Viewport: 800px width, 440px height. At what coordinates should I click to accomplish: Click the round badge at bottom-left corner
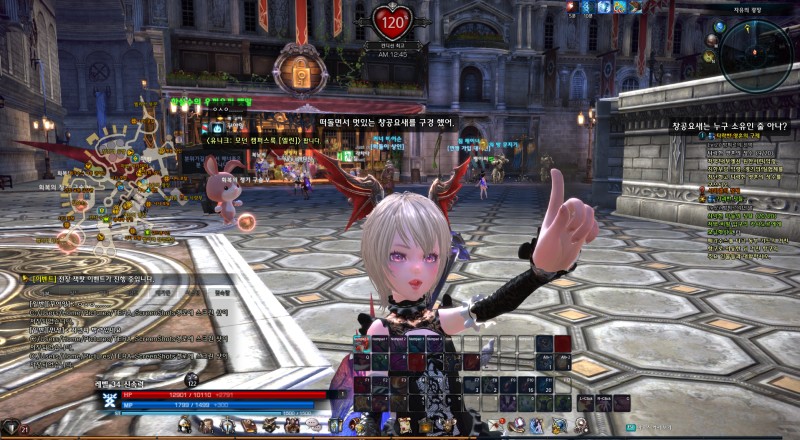pos(10,428)
